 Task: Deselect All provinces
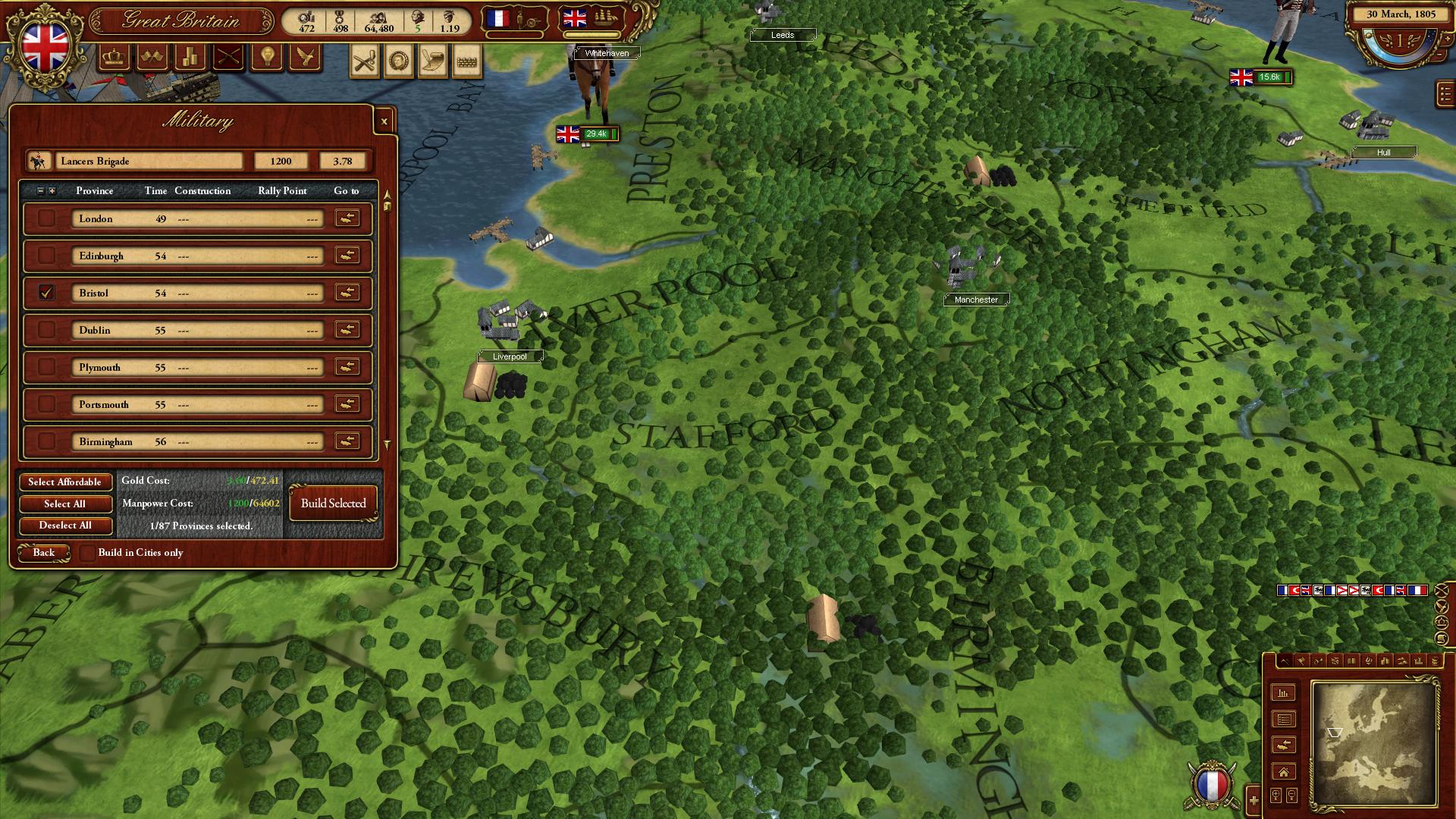pyautogui.click(x=65, y=526)
